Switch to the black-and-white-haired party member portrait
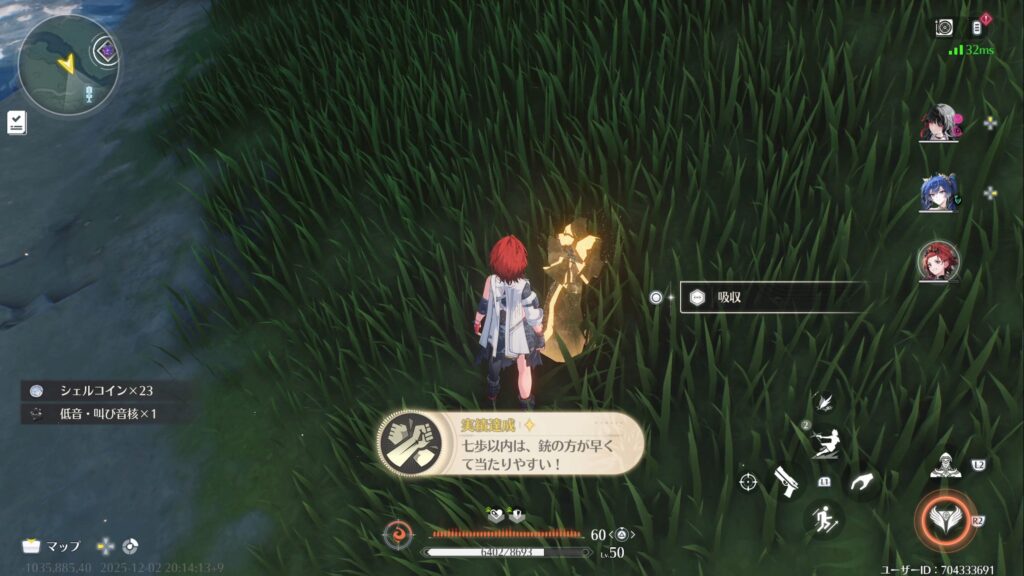This screenshot has width=1024, height=576. pyautogui.click(x=938, y=124)
